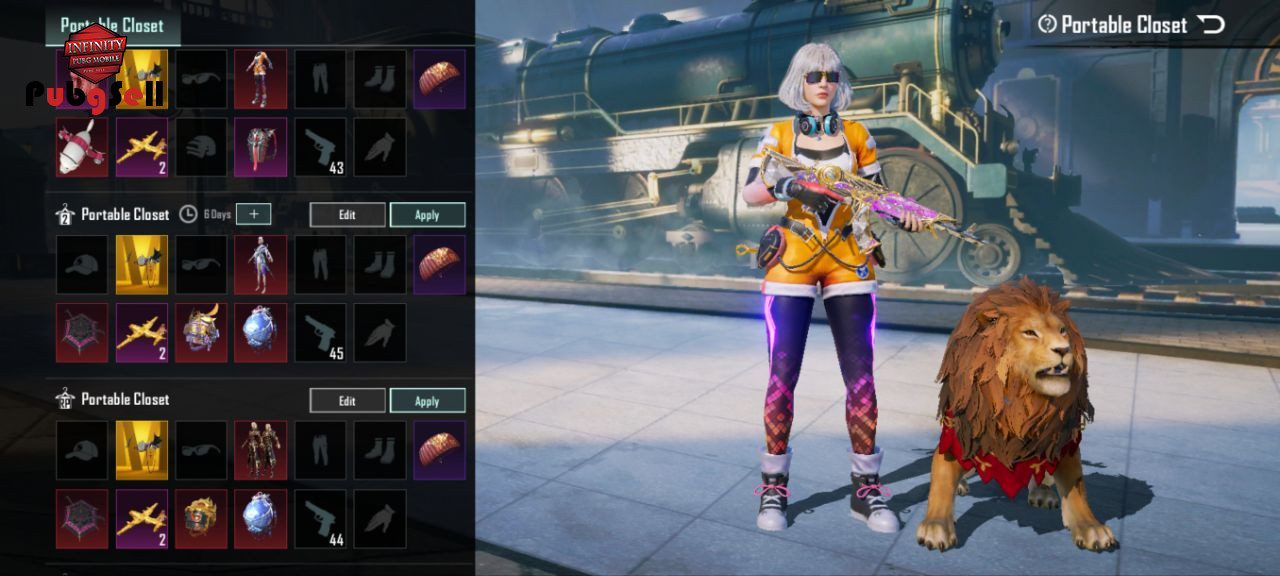
Task: Open the pistol slot showing 44
Action: pos(320,518)
